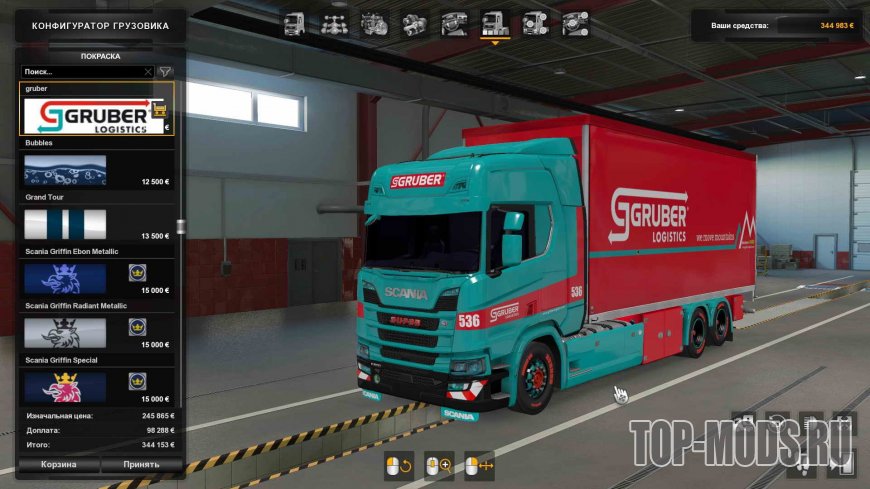
Task: Click the zoom camera mouse icon
Action: 438,465
